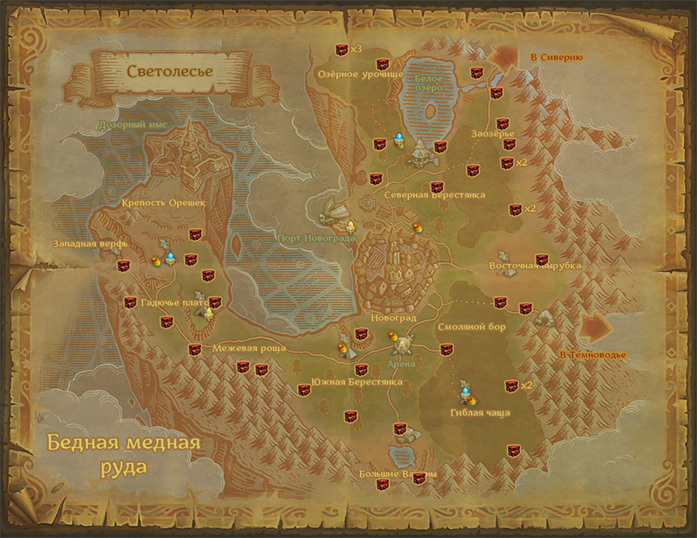This screenshot has height=538, width=697.
Task: Choose the blue crystal near Западная верфь
Action: (171, 258)
